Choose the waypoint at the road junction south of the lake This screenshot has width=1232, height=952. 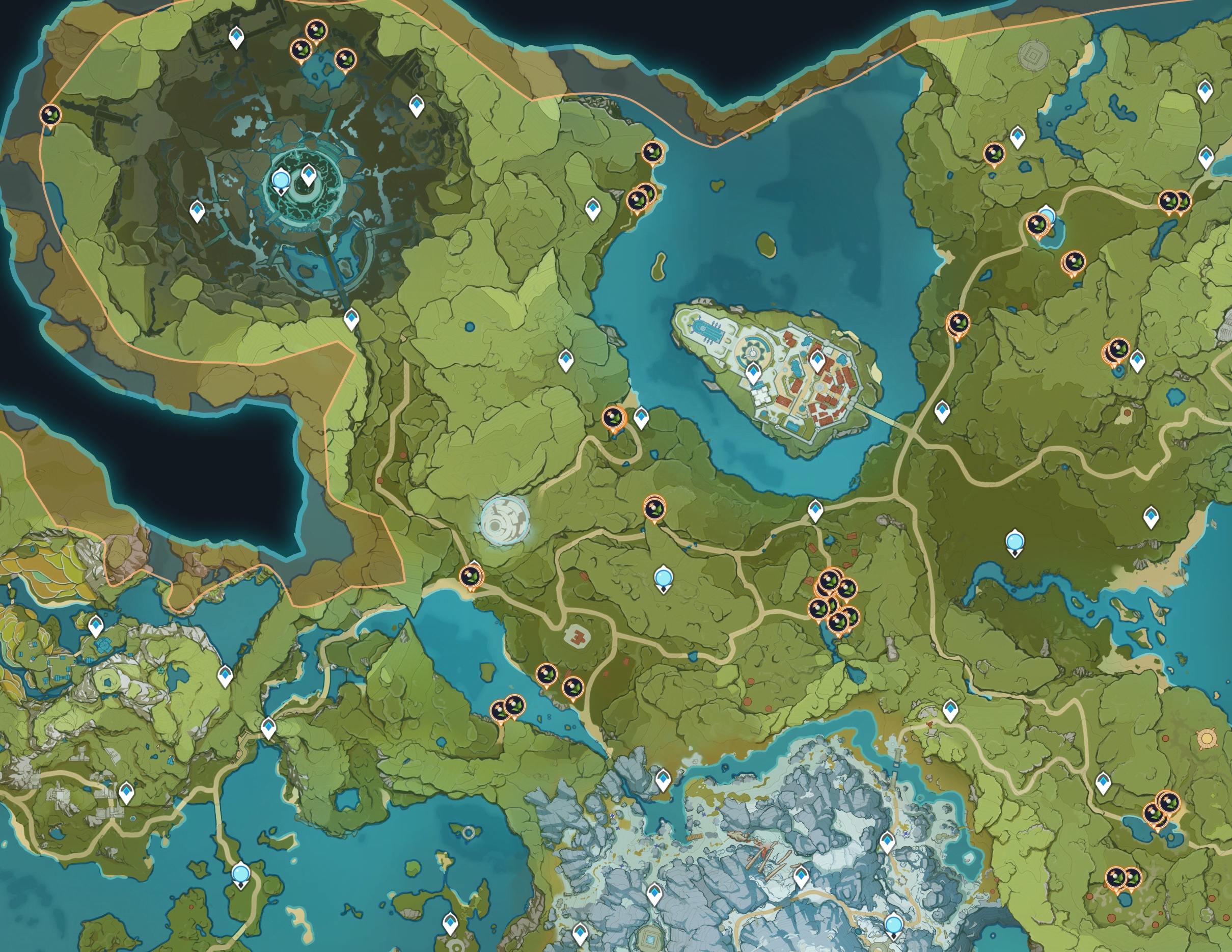(815, 509)
